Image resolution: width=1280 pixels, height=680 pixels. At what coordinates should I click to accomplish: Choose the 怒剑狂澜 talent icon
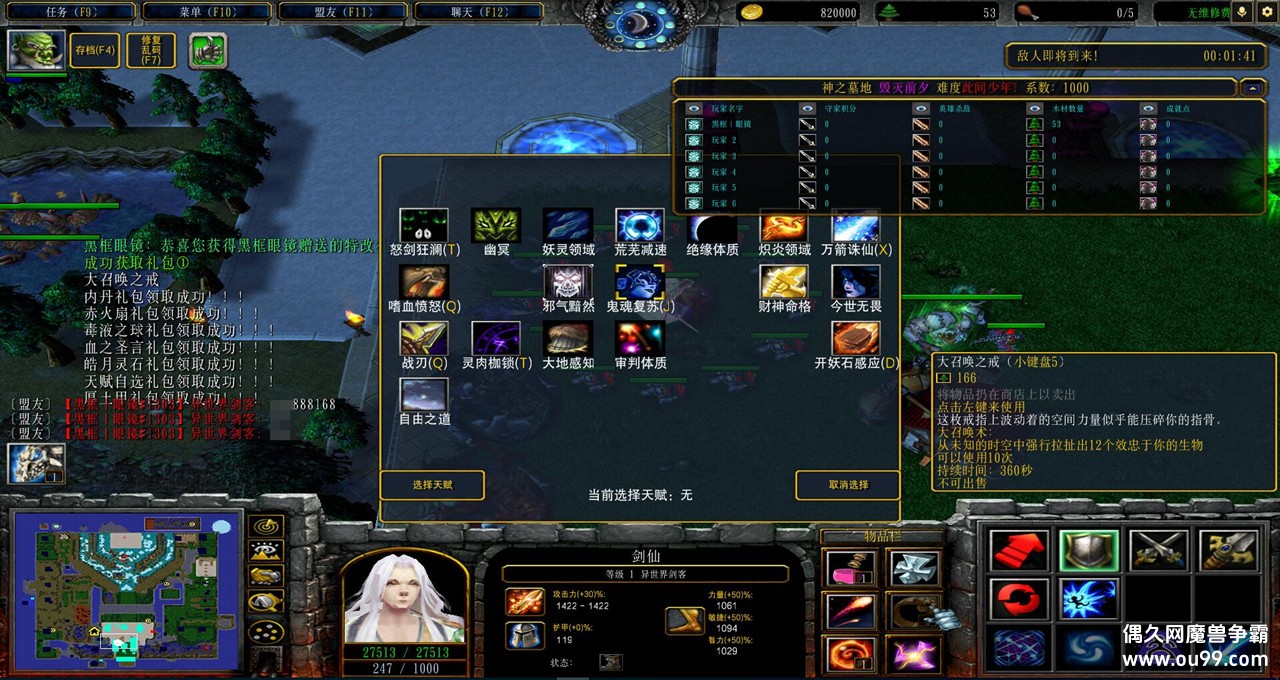point(424,226)
